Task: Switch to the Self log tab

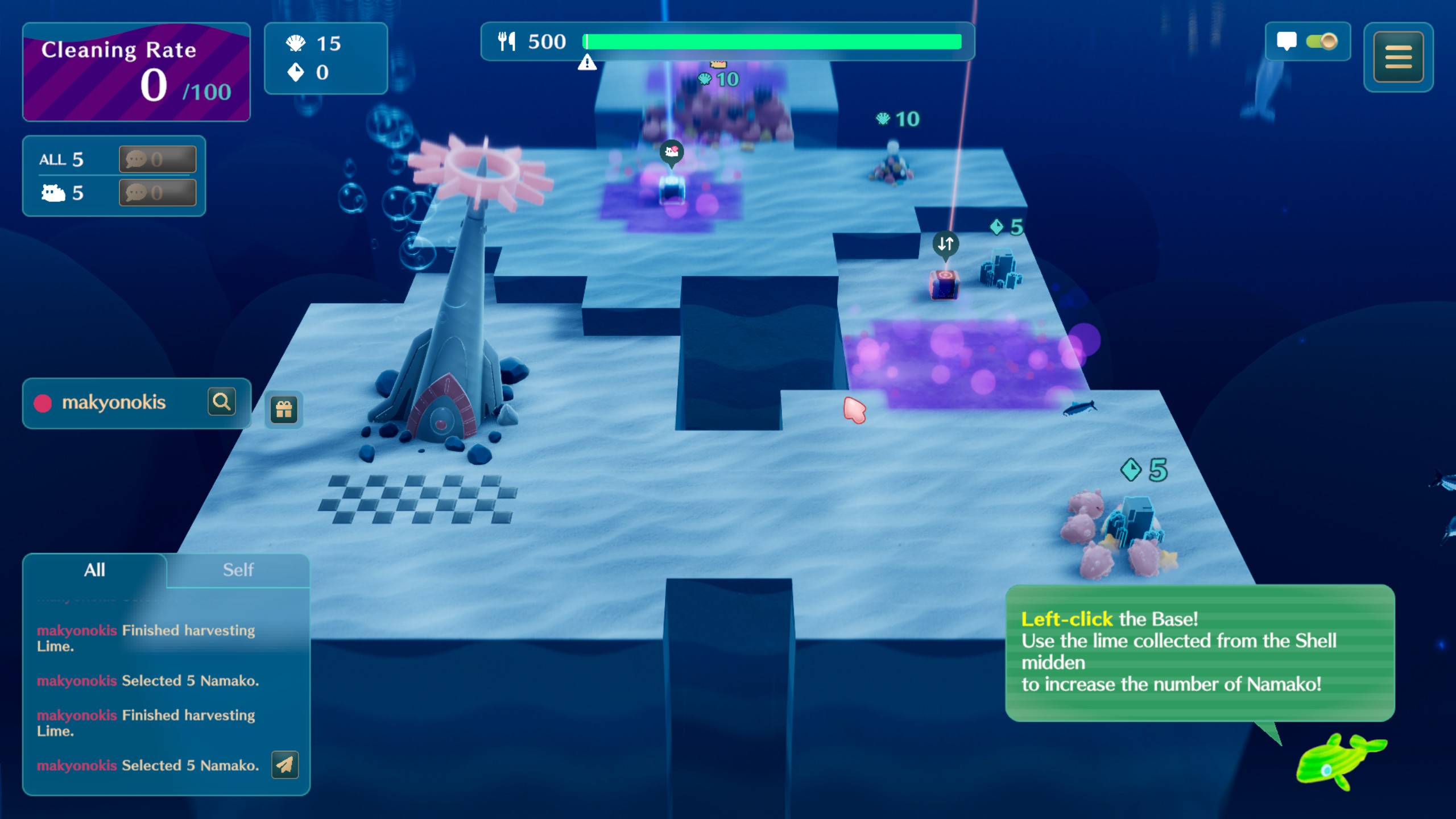Action: pos(238,570)
